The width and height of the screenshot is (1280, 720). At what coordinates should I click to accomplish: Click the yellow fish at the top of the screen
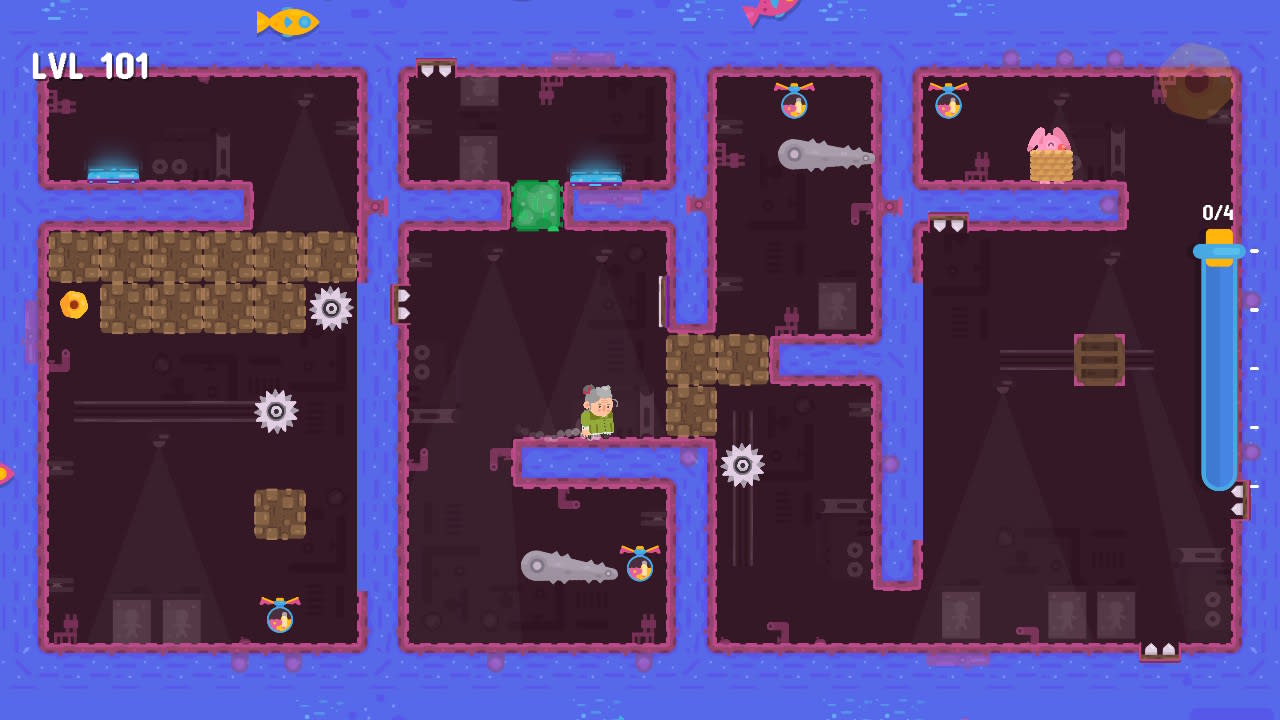coord(287,20)
